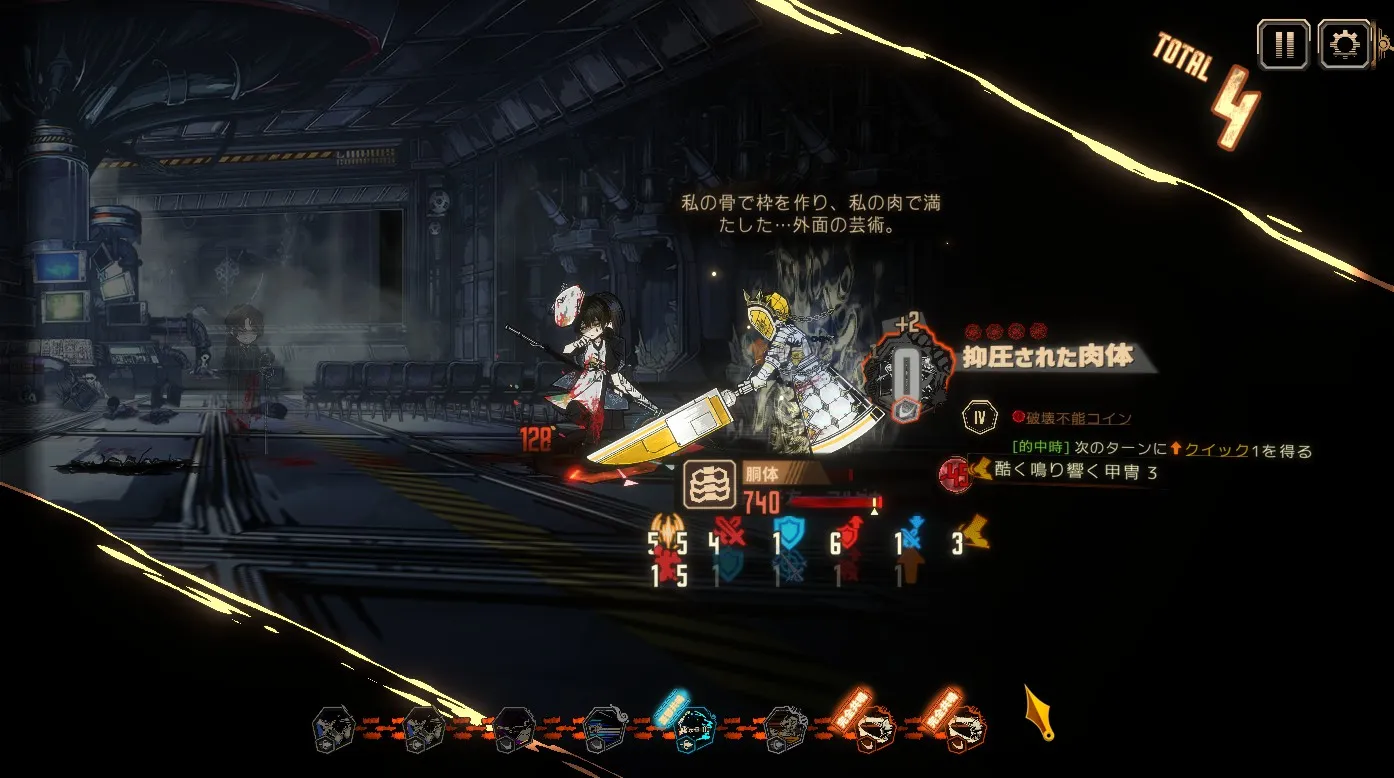Click the 胴体 body part icon
The image size is (1394, 778).
pyautogui.click(x=709, y=486)
